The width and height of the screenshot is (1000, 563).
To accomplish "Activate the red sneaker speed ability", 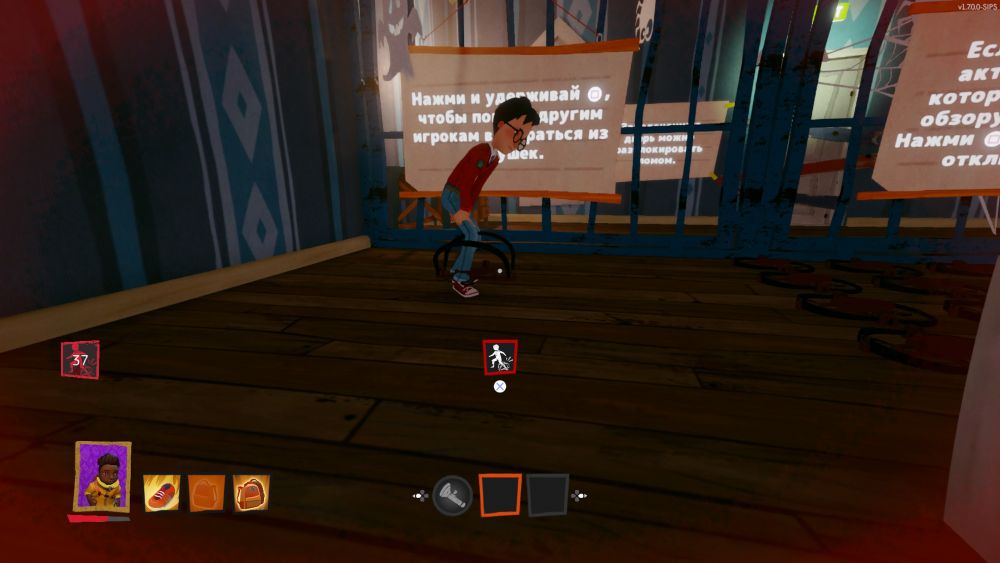I will coord(161,492).
